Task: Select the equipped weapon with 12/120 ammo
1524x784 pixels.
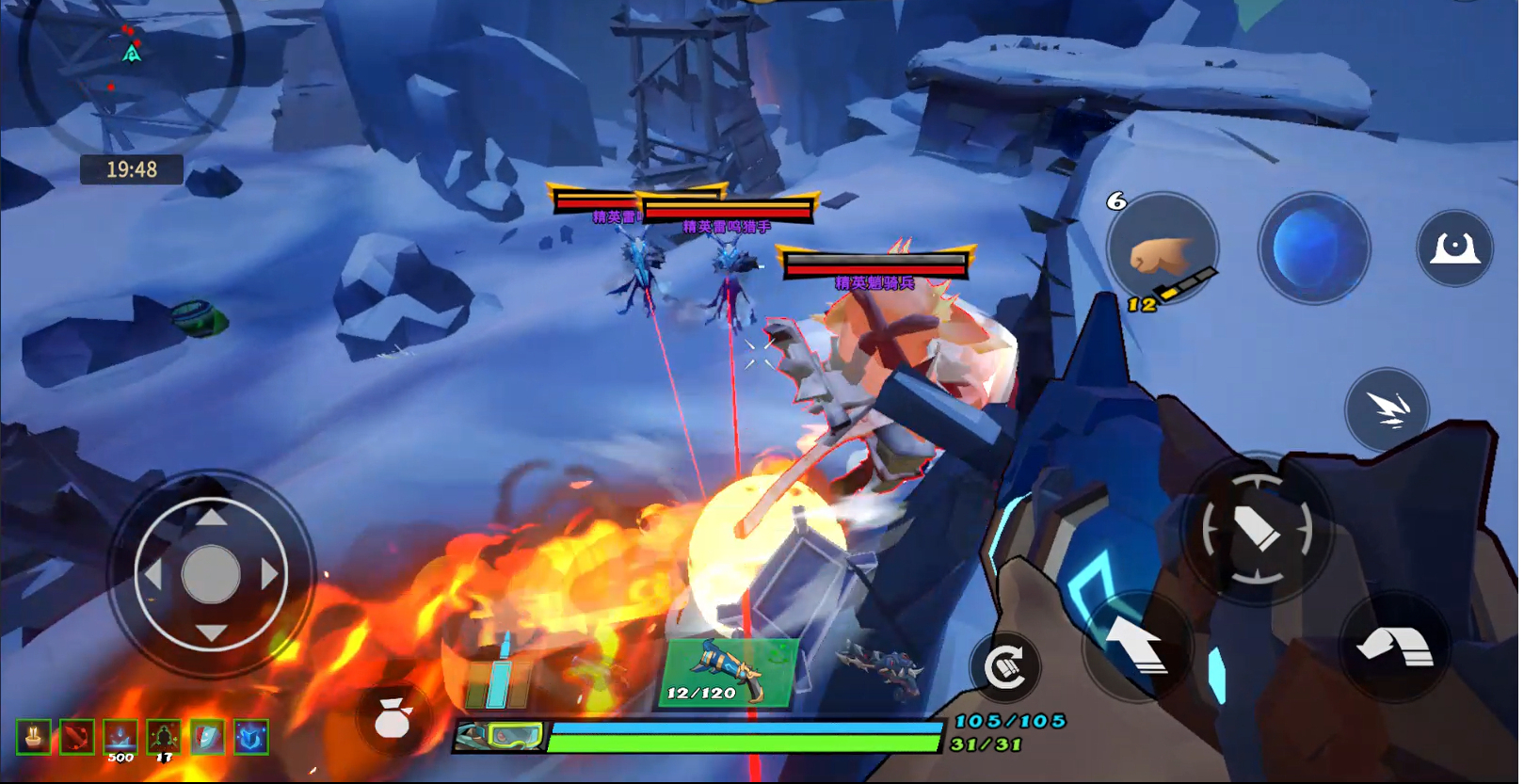Action: click(728, 673)
